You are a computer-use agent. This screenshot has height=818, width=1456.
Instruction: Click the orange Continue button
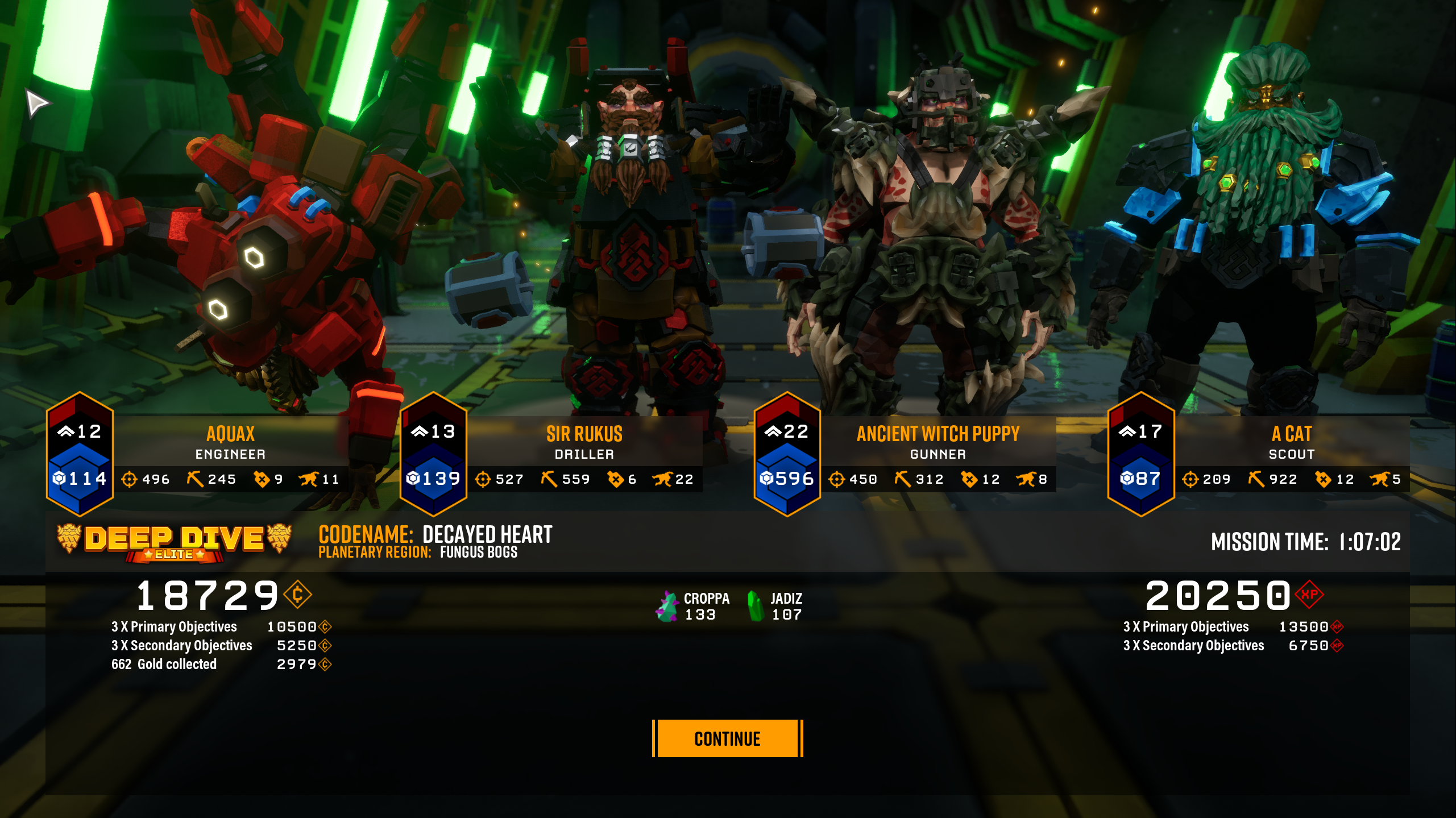727,738
